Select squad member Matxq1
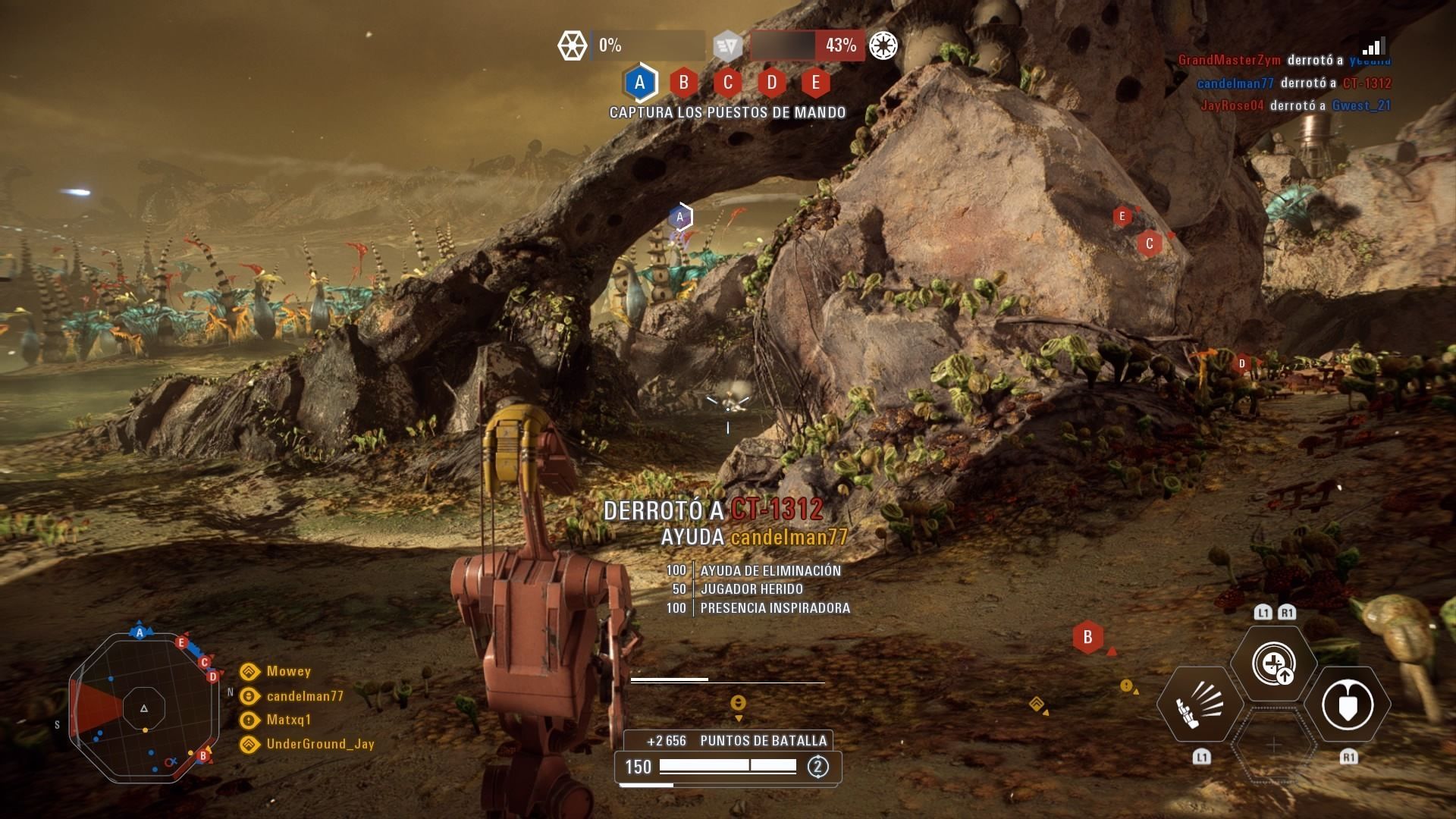 click(288, 720)
